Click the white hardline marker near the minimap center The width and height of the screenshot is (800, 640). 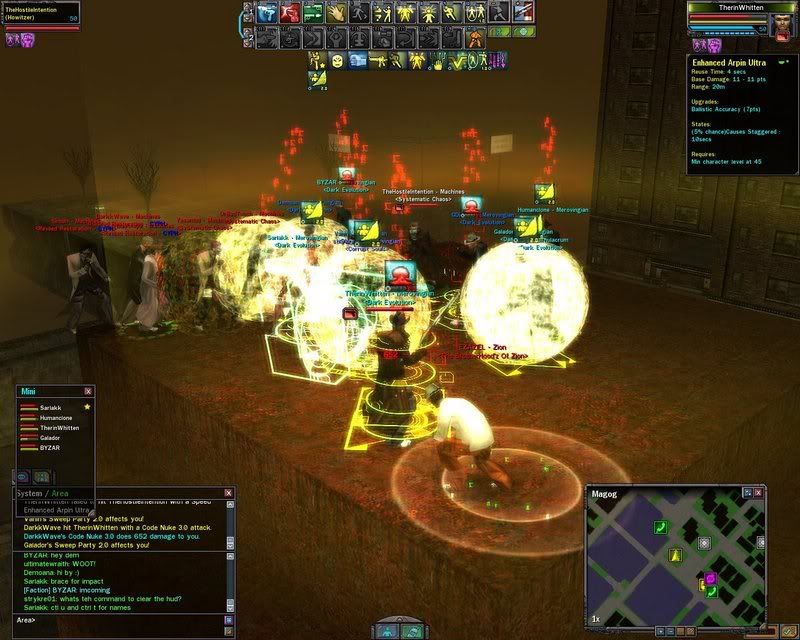(705, 543)
